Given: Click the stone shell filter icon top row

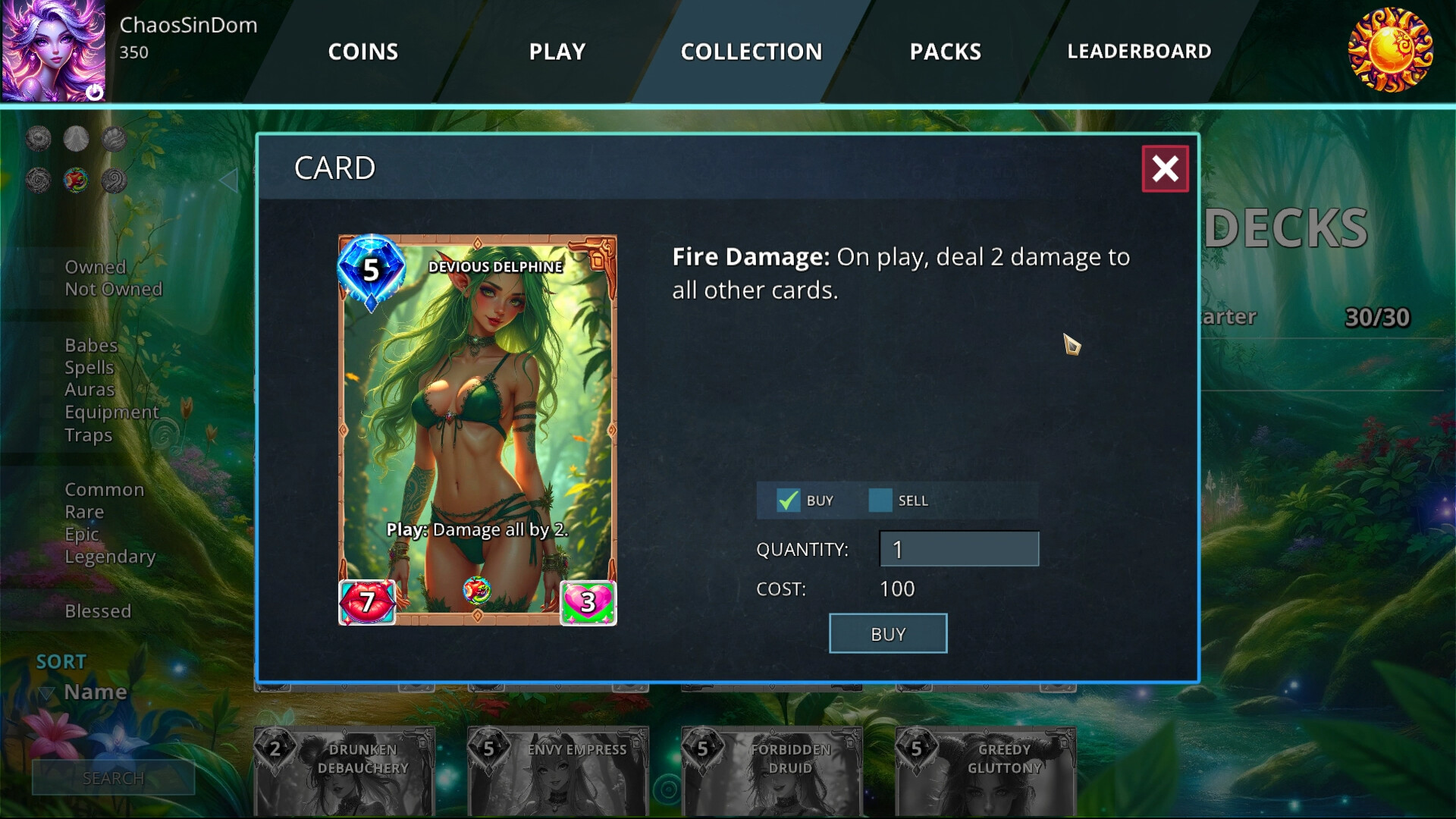Looking at the screenshot, I should (x=113, y=139).
